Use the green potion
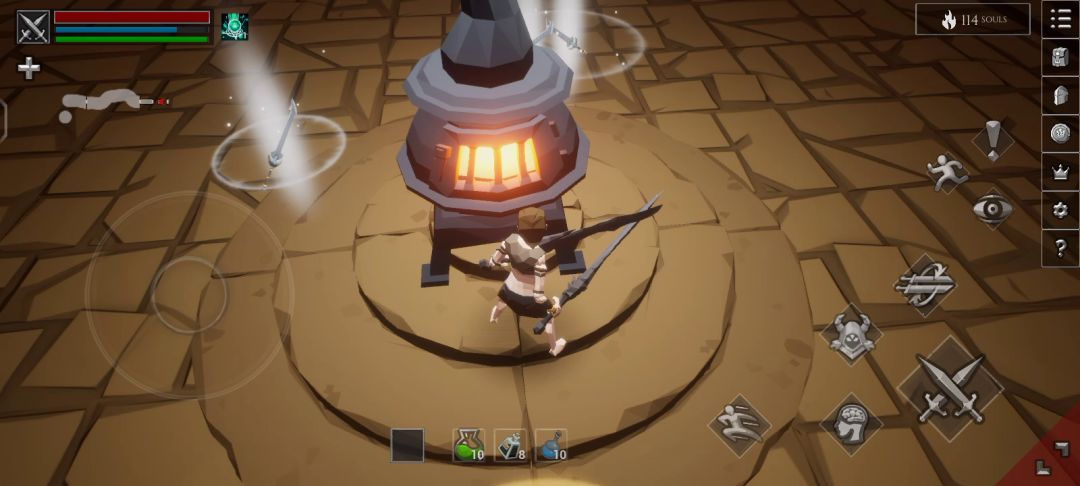 pos(469,445)
